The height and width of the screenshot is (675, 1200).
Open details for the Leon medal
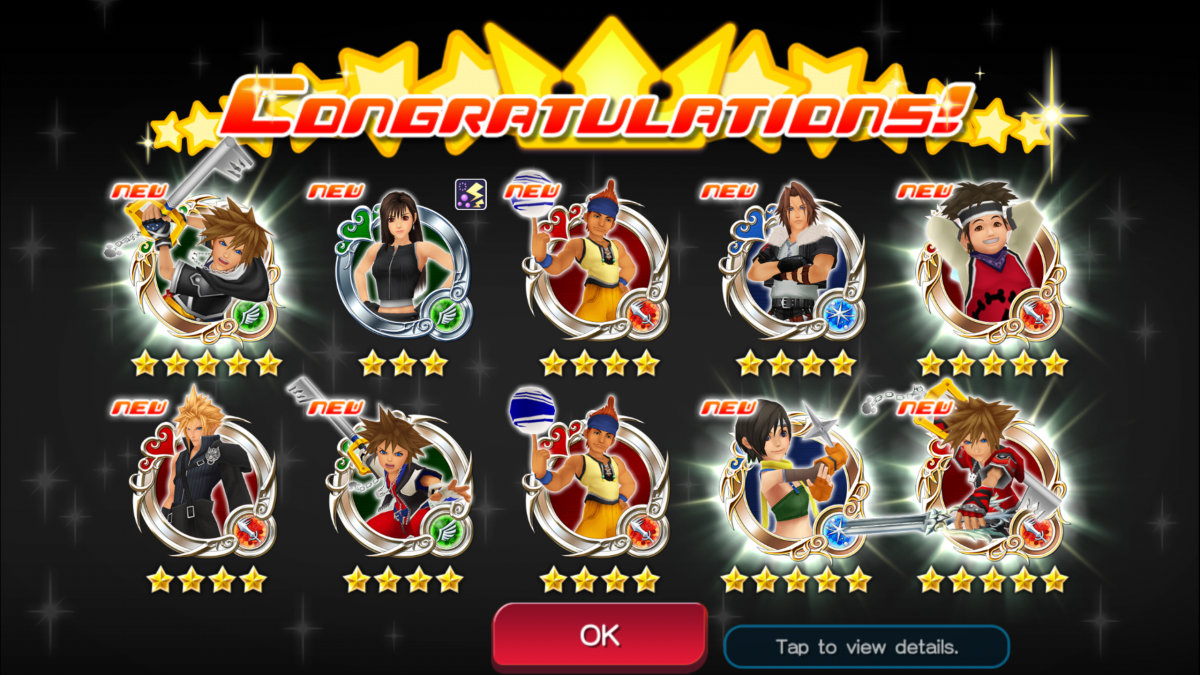coord(793,267)
